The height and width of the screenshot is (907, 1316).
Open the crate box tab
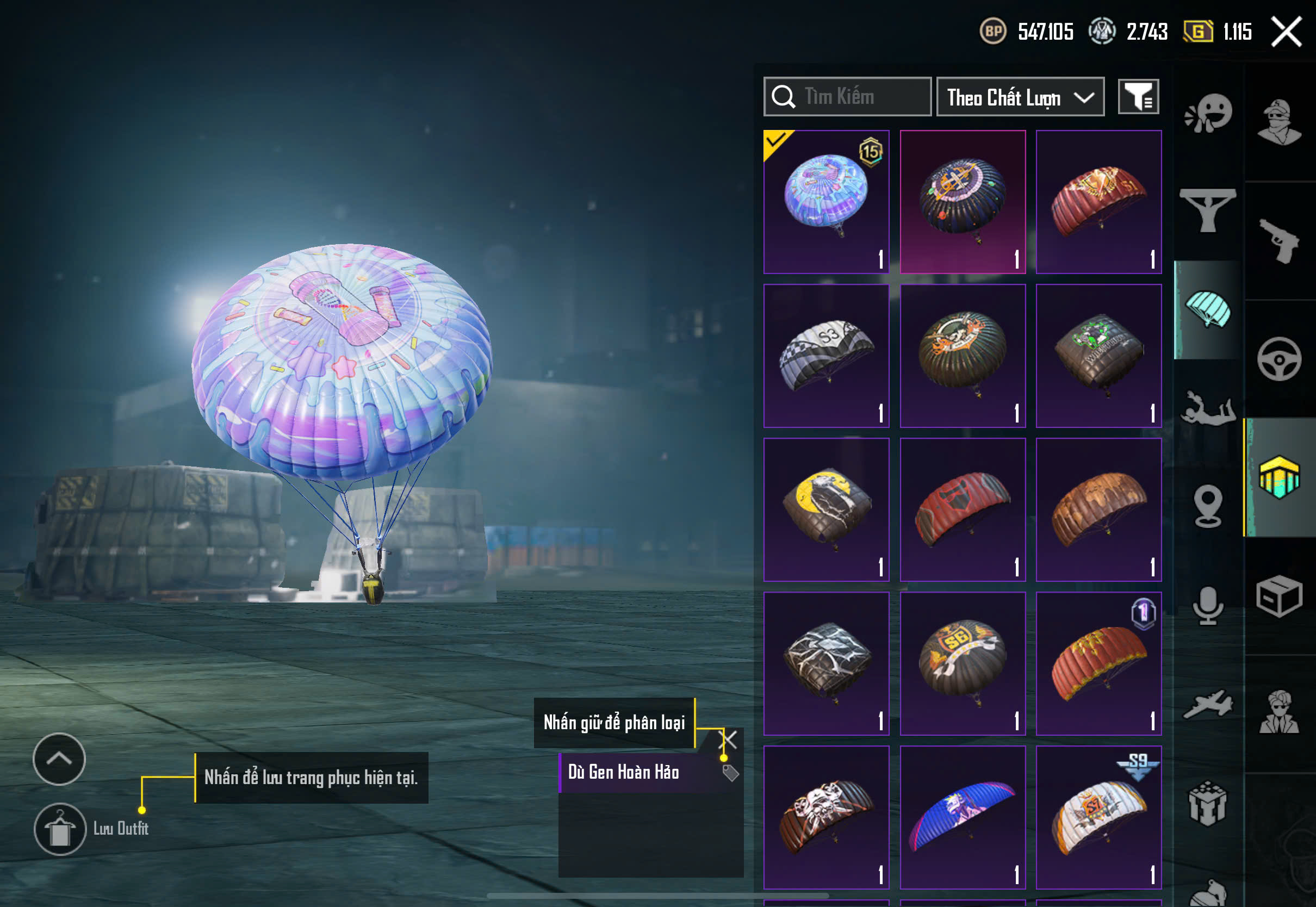click(x=1279, y=595)
